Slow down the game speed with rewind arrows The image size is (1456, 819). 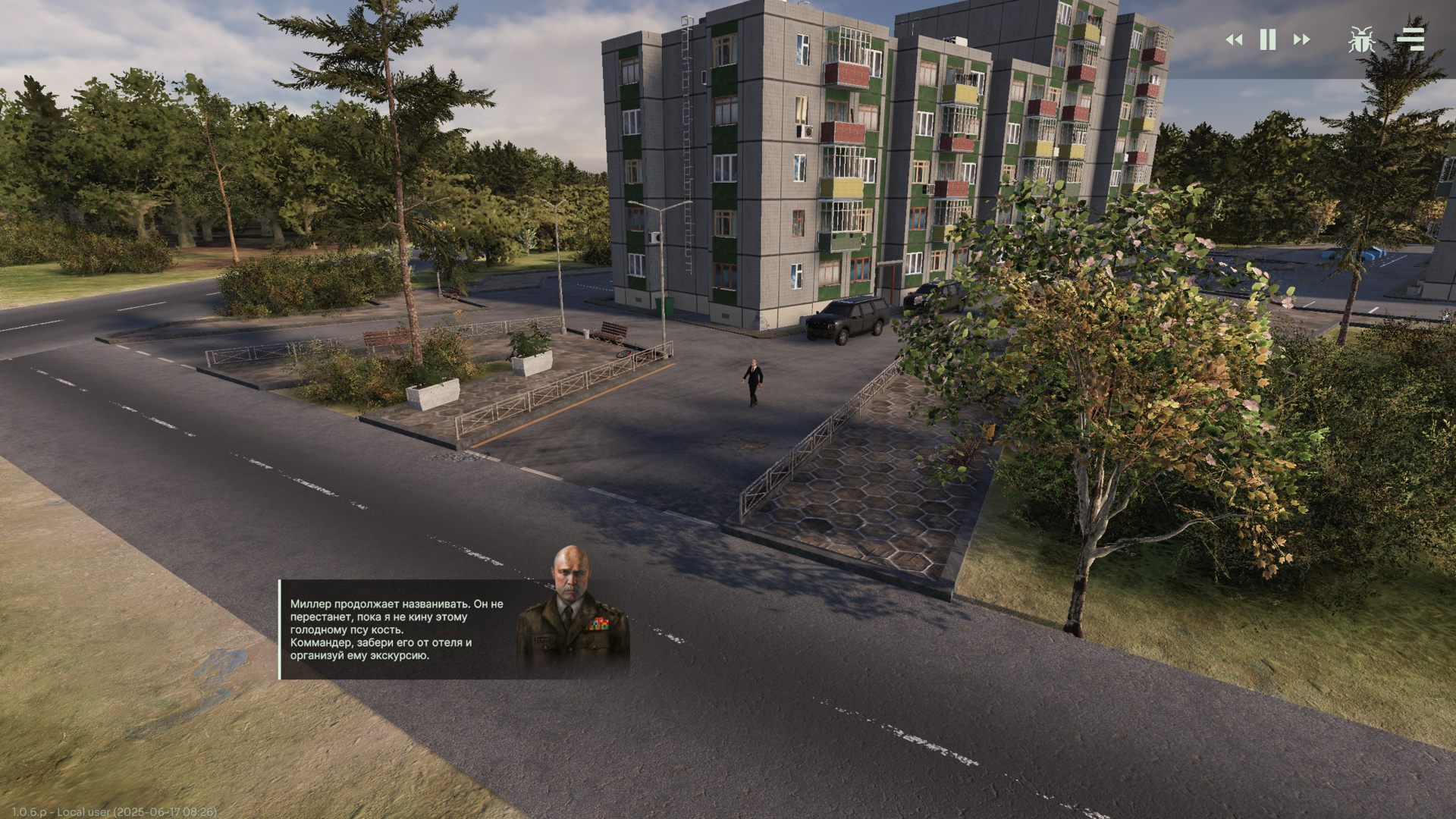coord(1234,39)
